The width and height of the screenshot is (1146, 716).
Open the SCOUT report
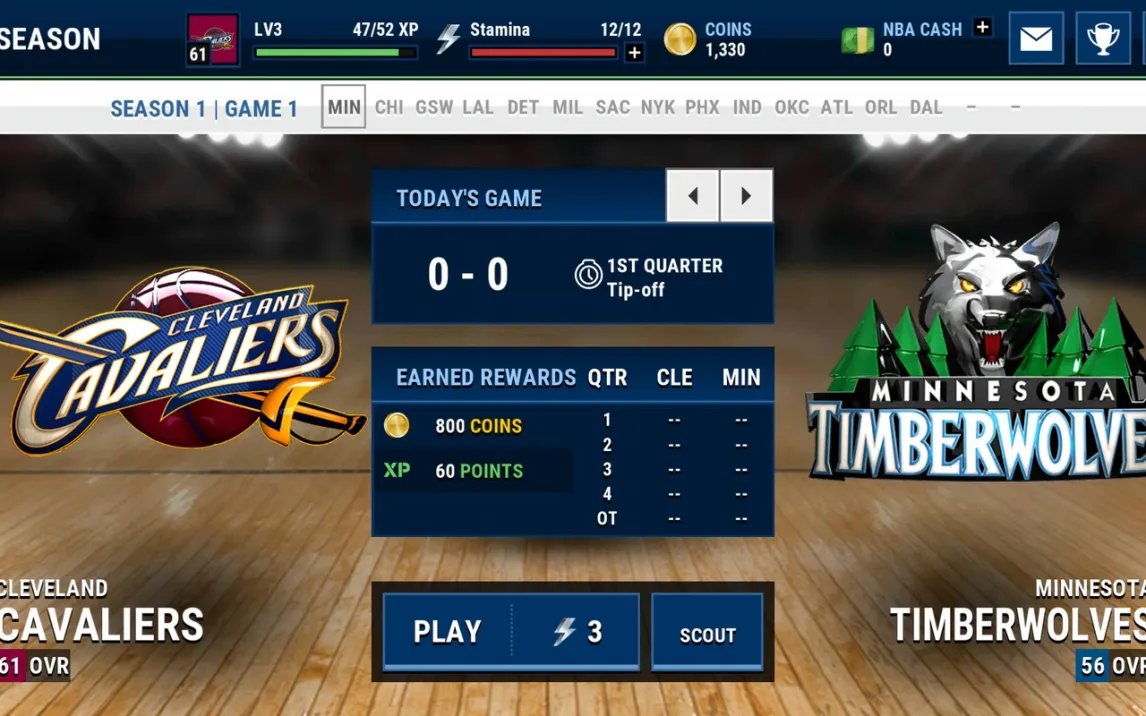pyautogui.click(x=707, y=634)
